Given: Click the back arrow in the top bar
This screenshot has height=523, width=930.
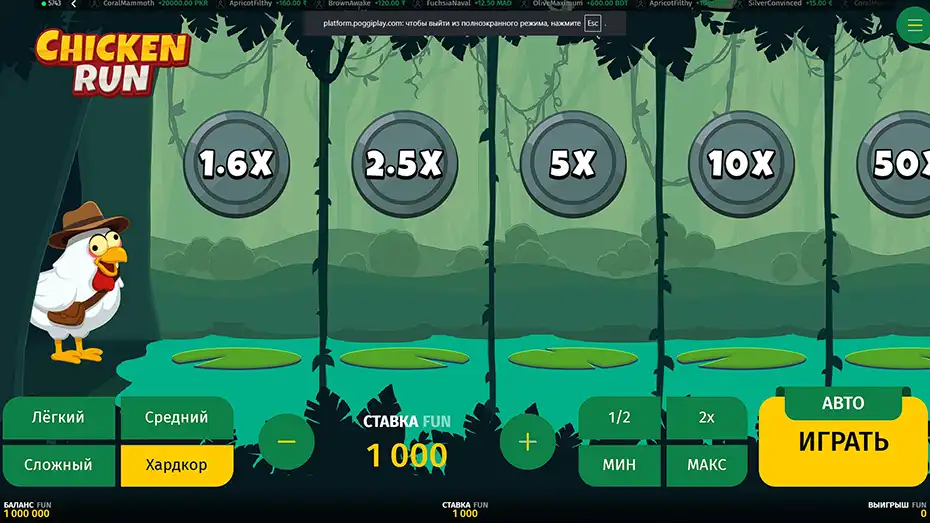Looking at the screenshot, I should pos(73,4).
